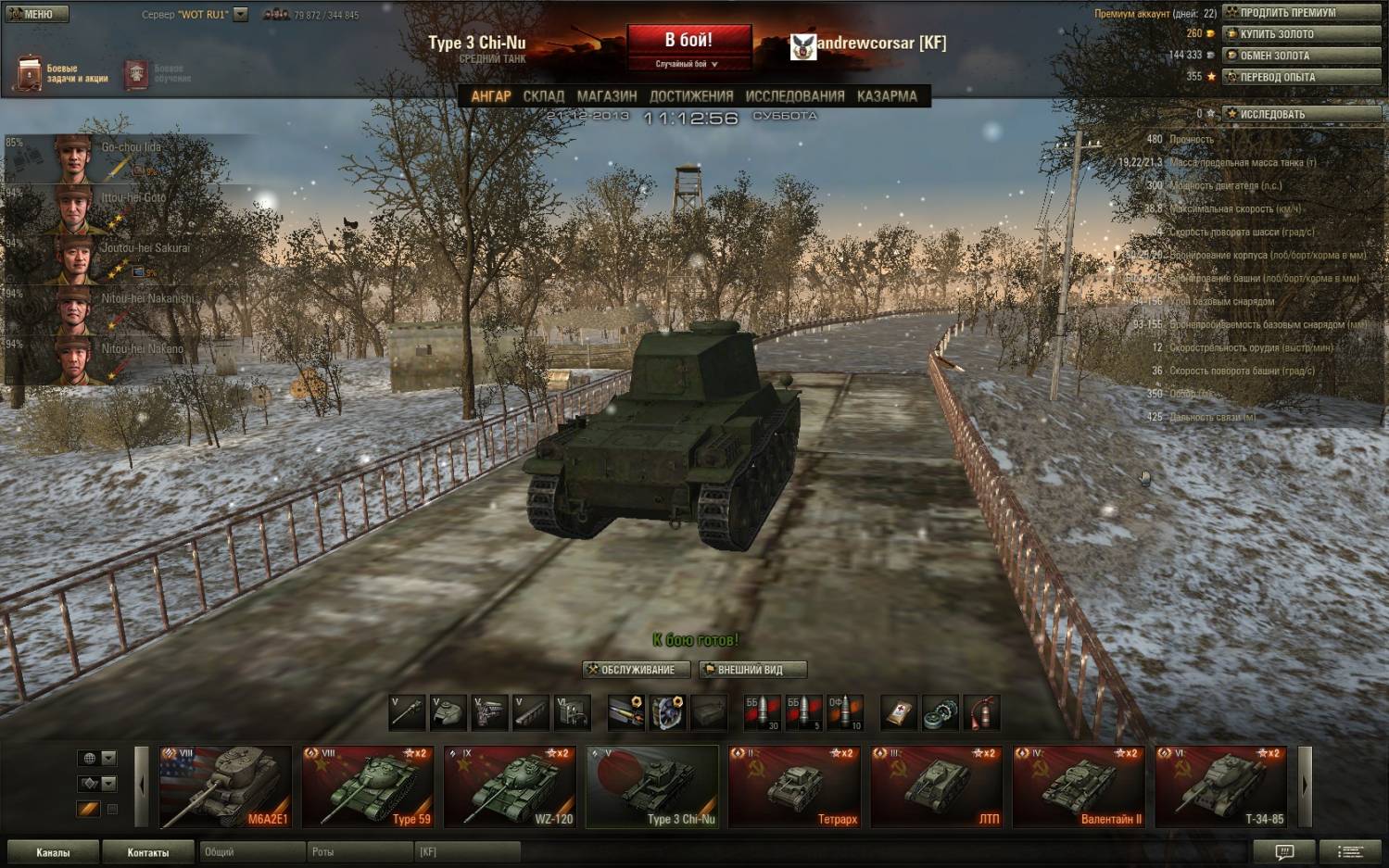Click ПРОДЛИТЬ ПРЕМИУМ button
This screenshot has height=868, width=1389.
click(1301, 13)
